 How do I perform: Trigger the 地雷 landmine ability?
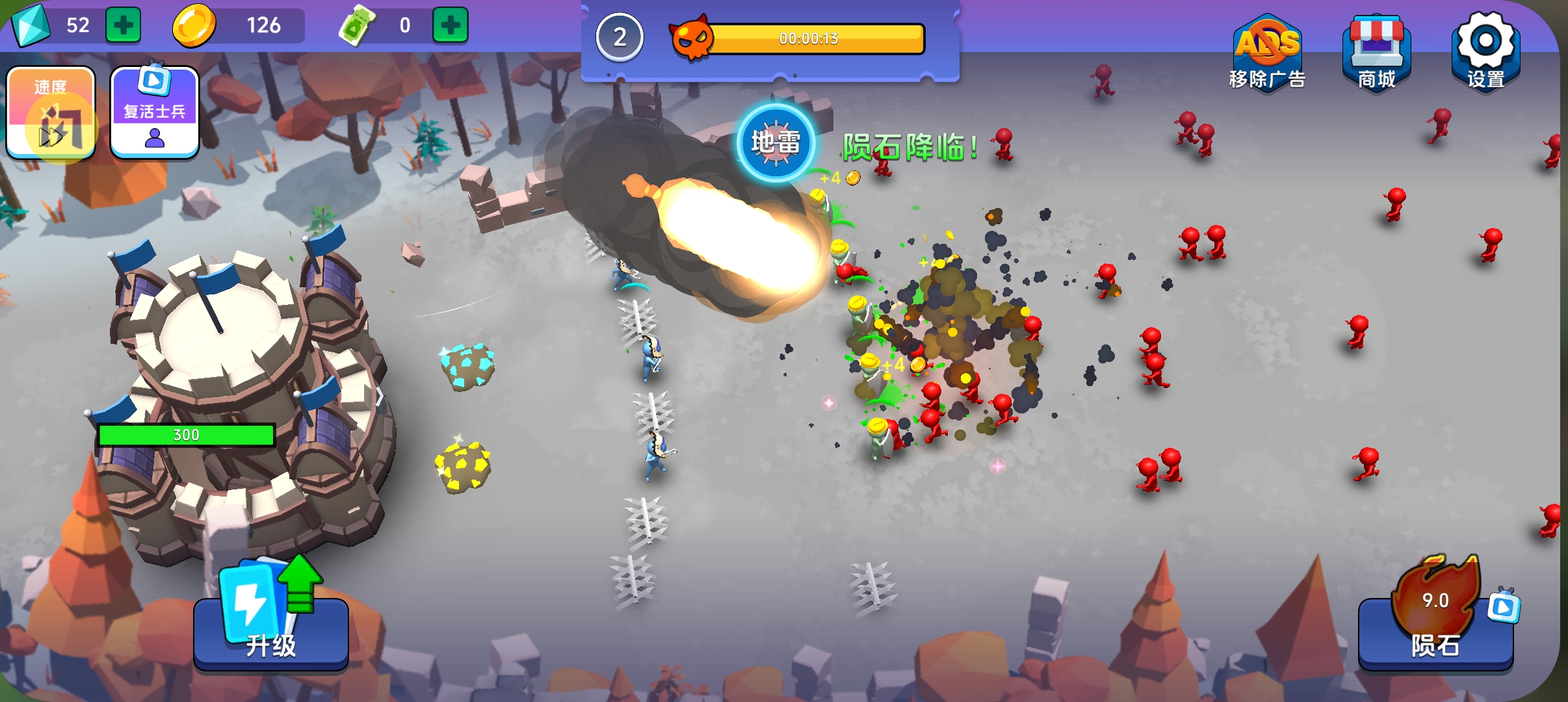click(x=776, y=142)
